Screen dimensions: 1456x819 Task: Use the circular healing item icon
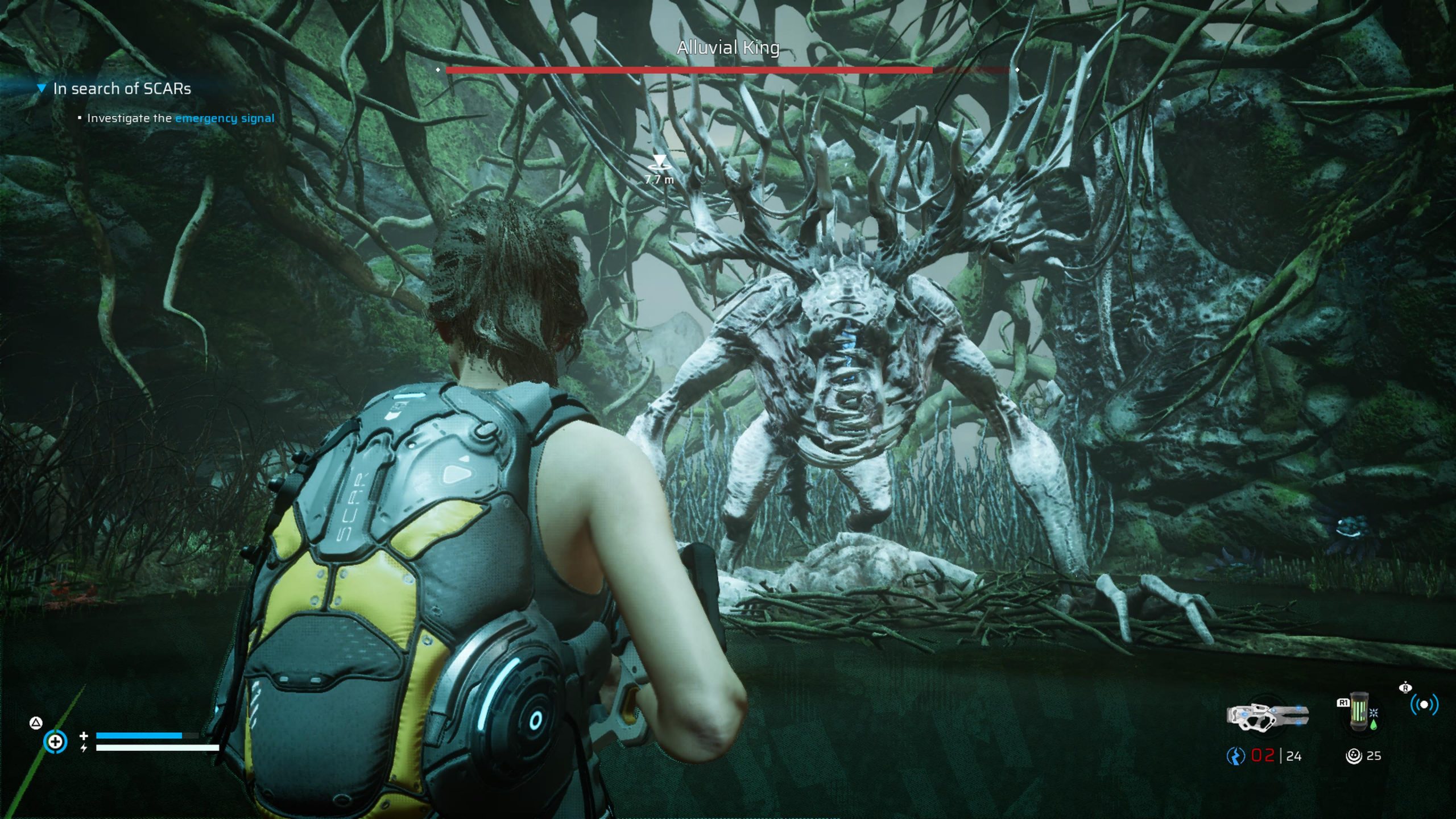(55, 742)
